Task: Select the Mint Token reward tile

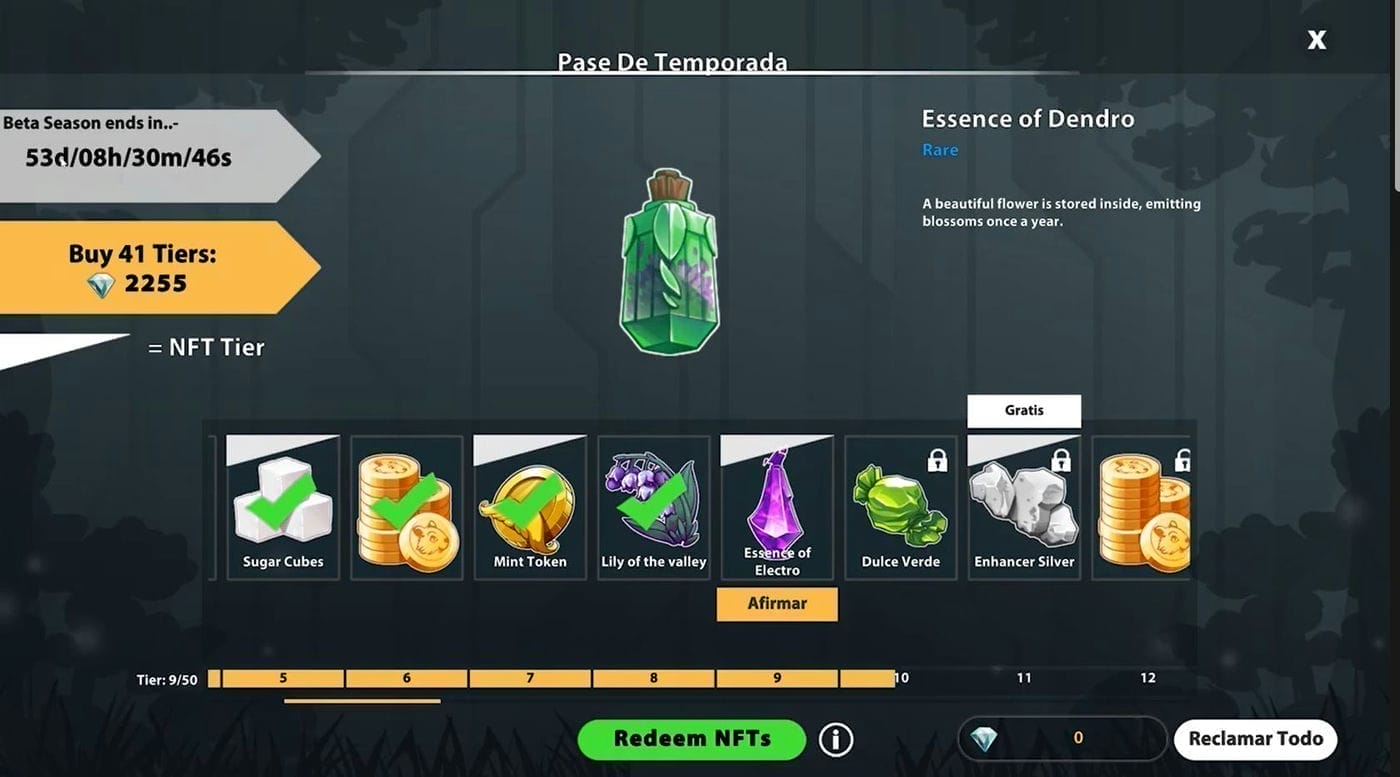Action: tap(530, 507)
